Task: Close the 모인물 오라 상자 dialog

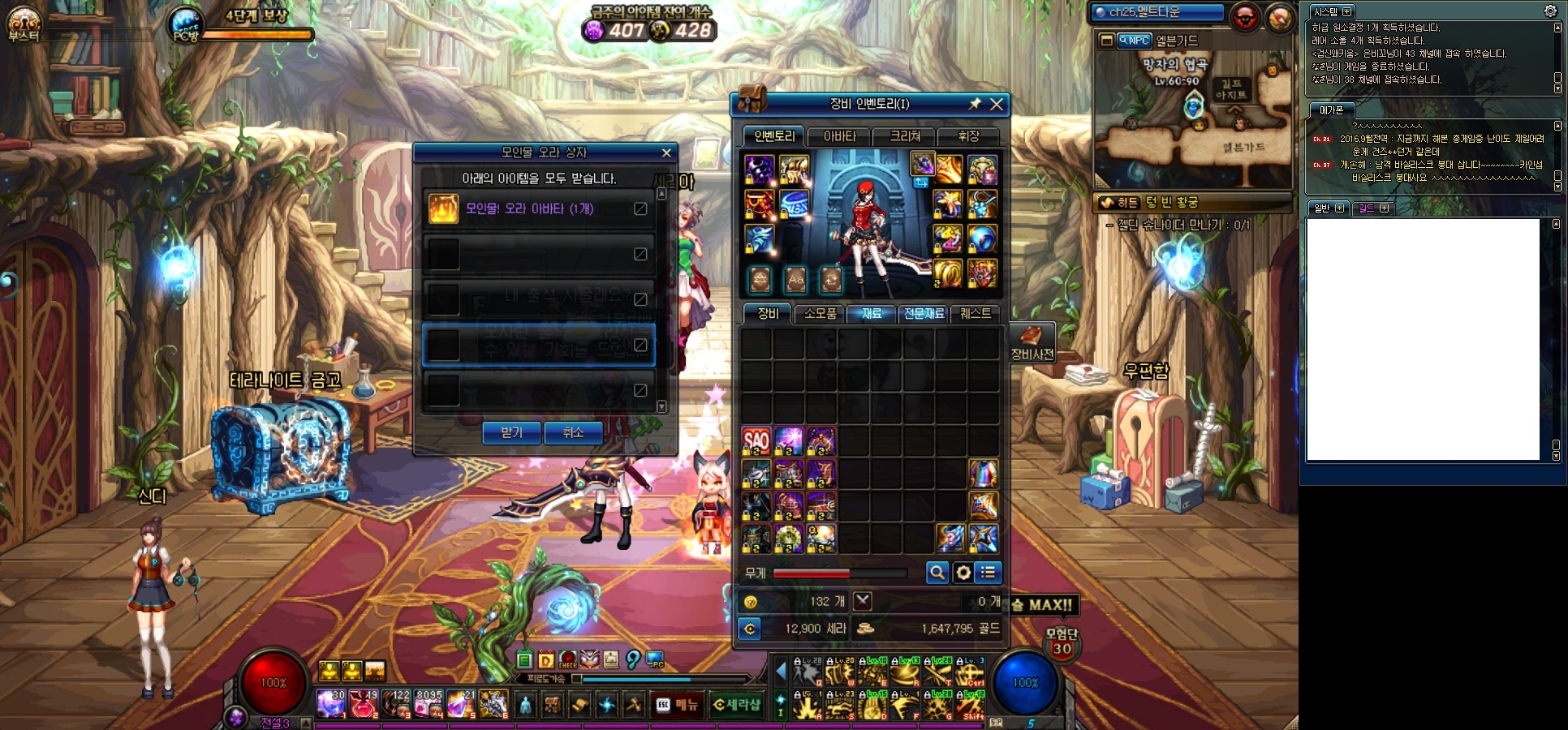Action: pos(666,152)
